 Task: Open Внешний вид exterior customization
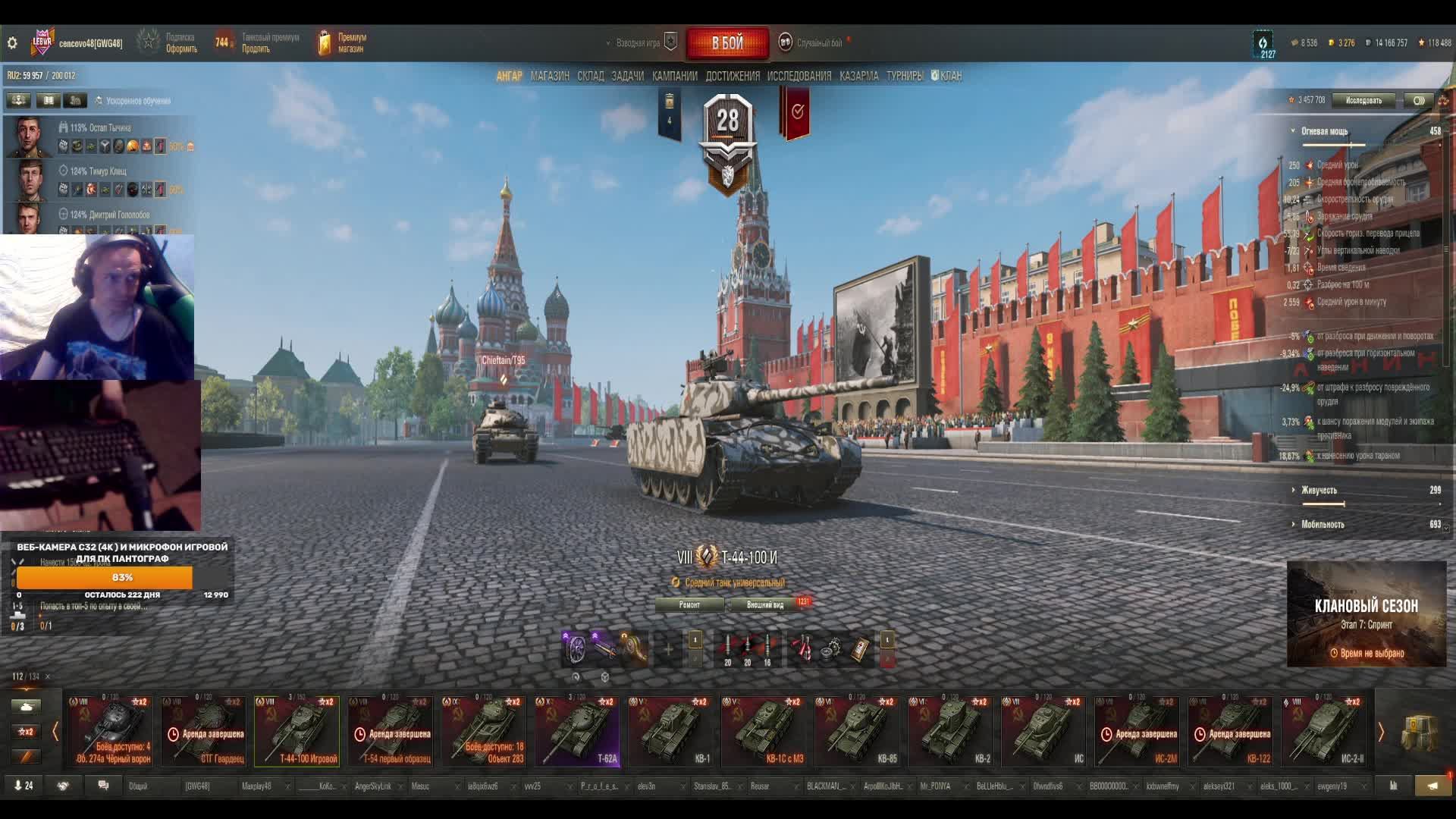point(764,604)
